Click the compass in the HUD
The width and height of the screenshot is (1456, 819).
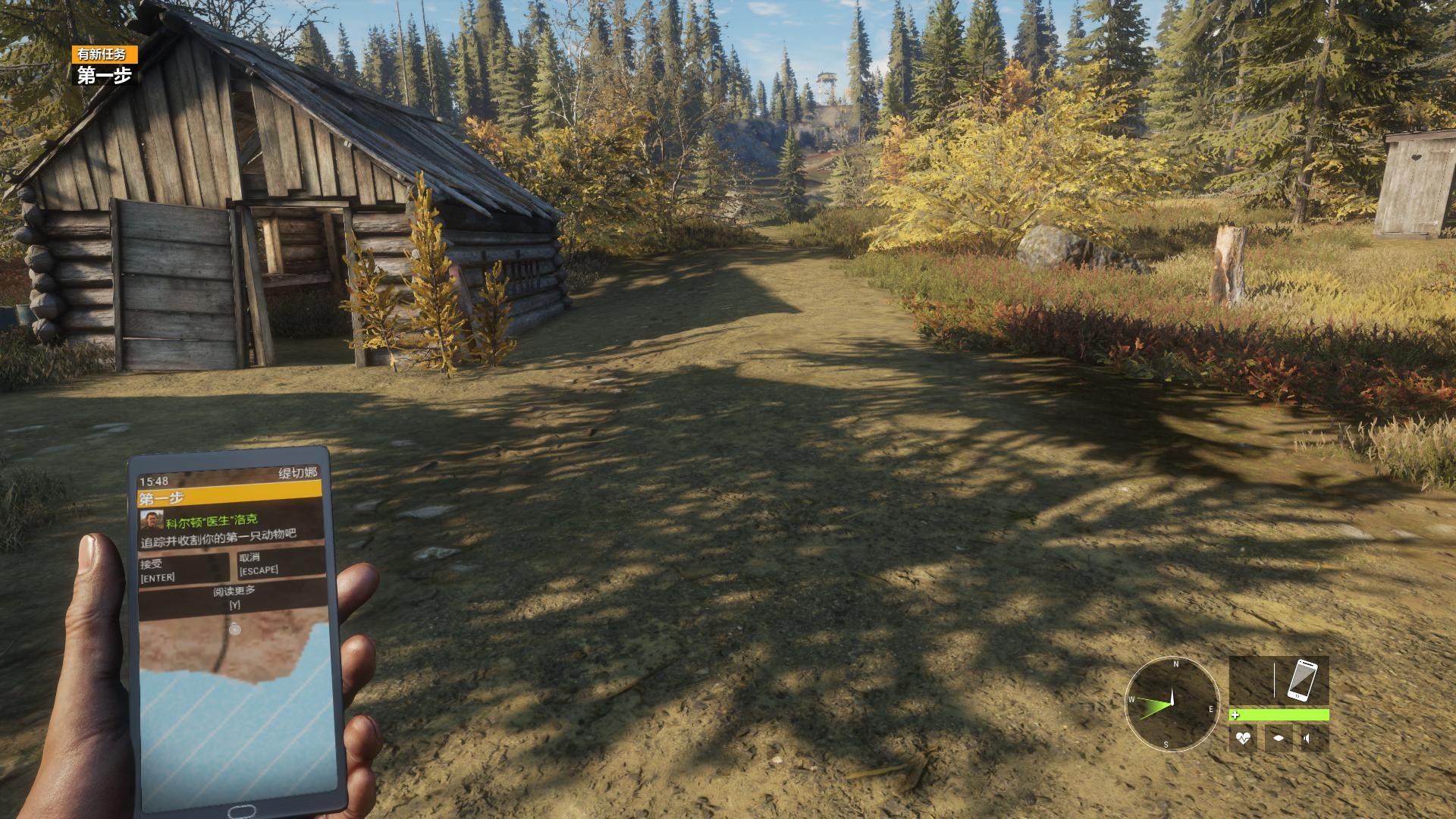[1172, 703]
